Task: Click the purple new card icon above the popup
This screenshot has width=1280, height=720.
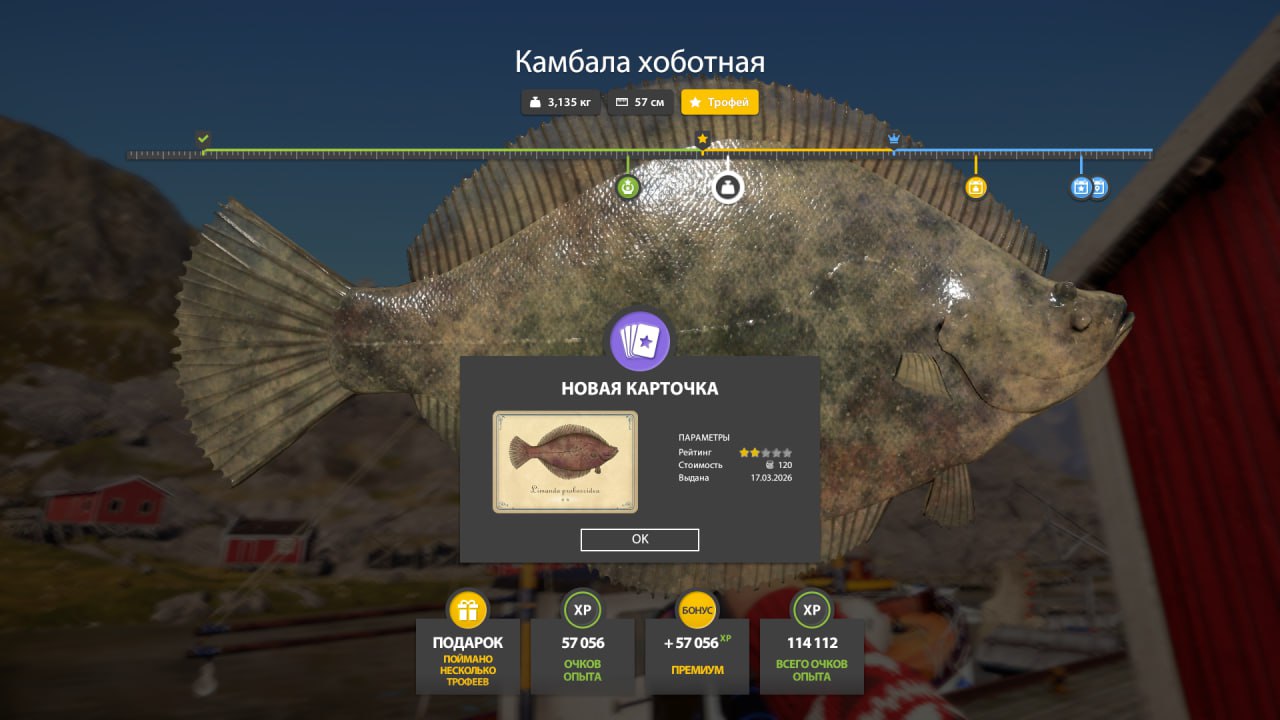Action: point(640,341)
